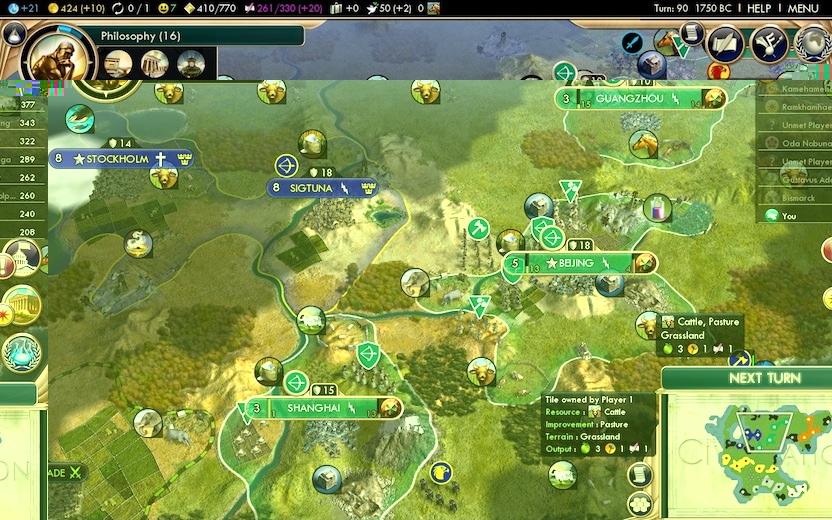Viewport: 832px width, 520px height.
Task: Click the science flask icon in corner
Action: (x=13, y=33)
